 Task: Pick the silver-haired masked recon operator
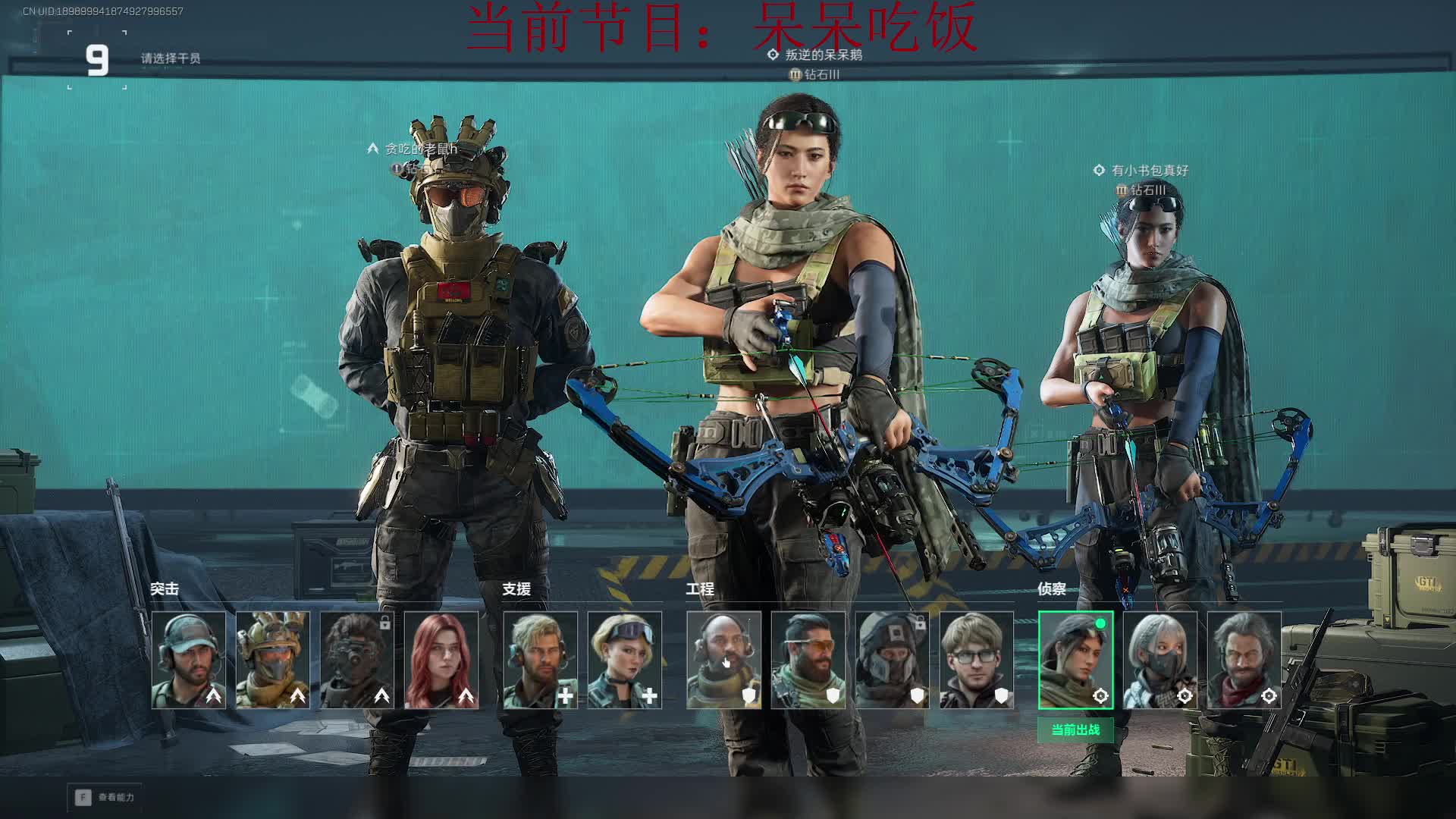[x=1160, y=660]
